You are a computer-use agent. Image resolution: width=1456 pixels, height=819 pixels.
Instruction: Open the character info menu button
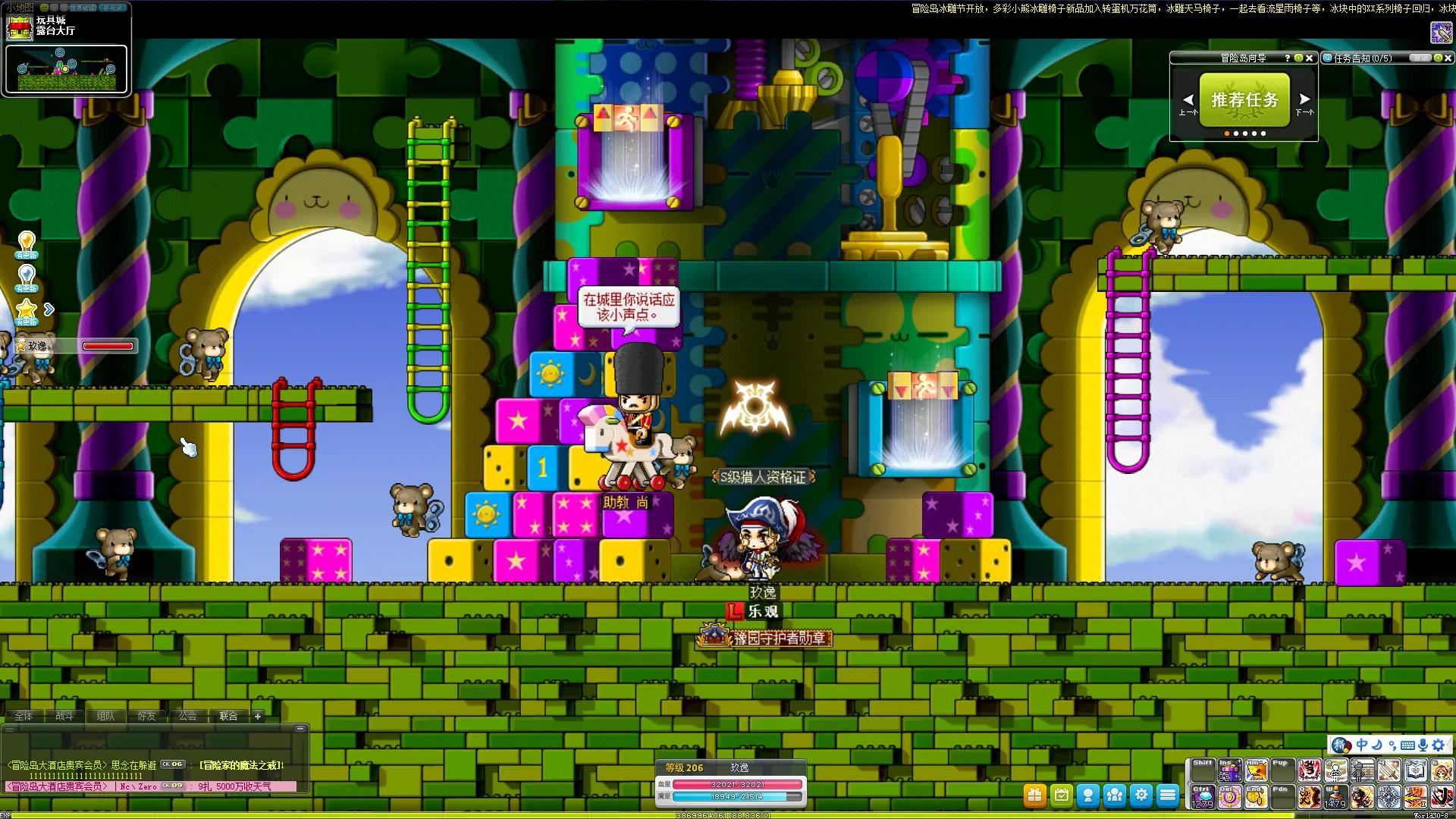1088,795
